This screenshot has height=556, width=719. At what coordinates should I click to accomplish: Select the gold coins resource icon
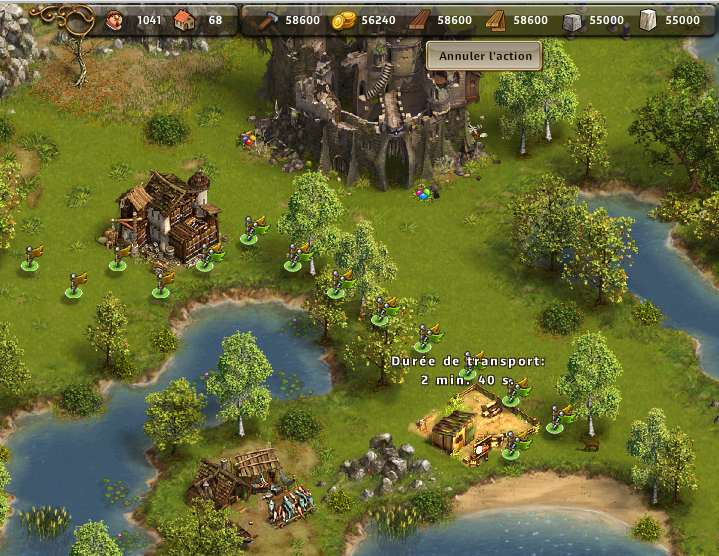(344, 20)
